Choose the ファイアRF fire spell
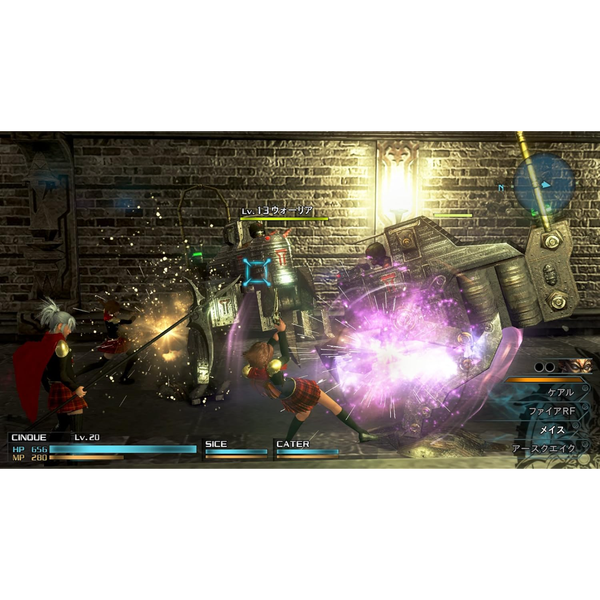Screen dimensions: 600x600 point(554,411)
